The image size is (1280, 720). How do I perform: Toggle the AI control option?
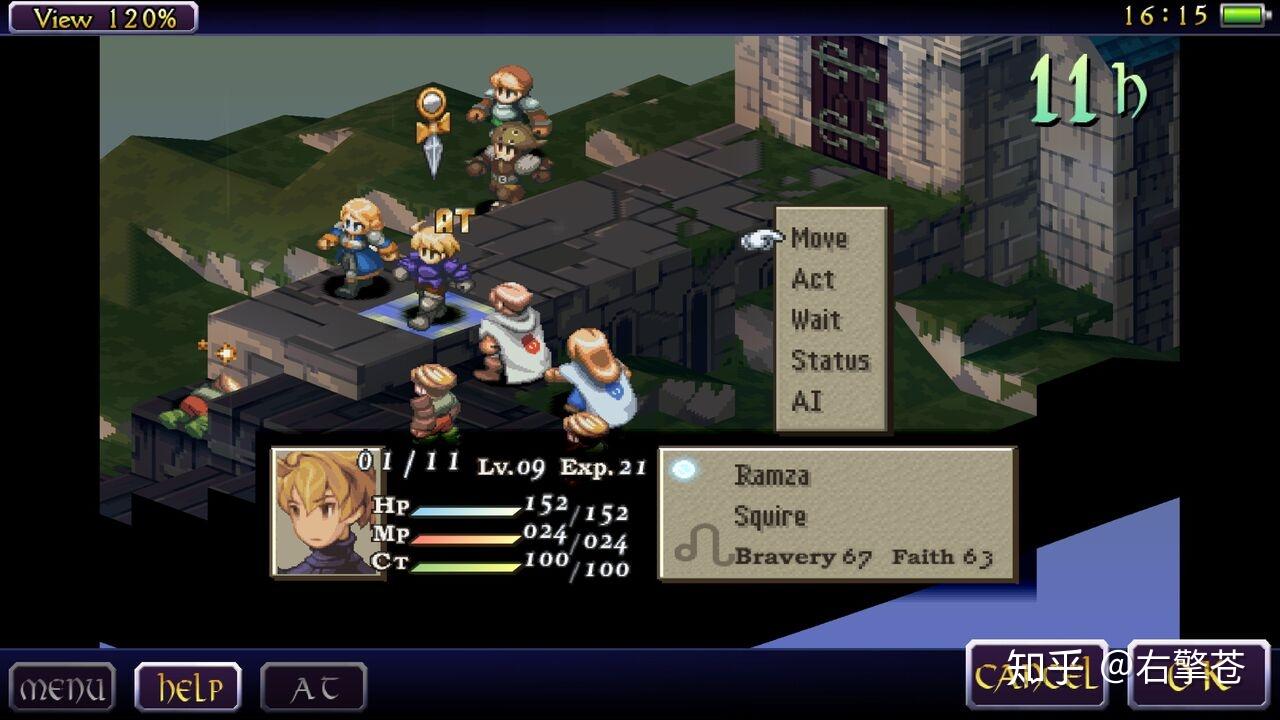pos(805,400)
